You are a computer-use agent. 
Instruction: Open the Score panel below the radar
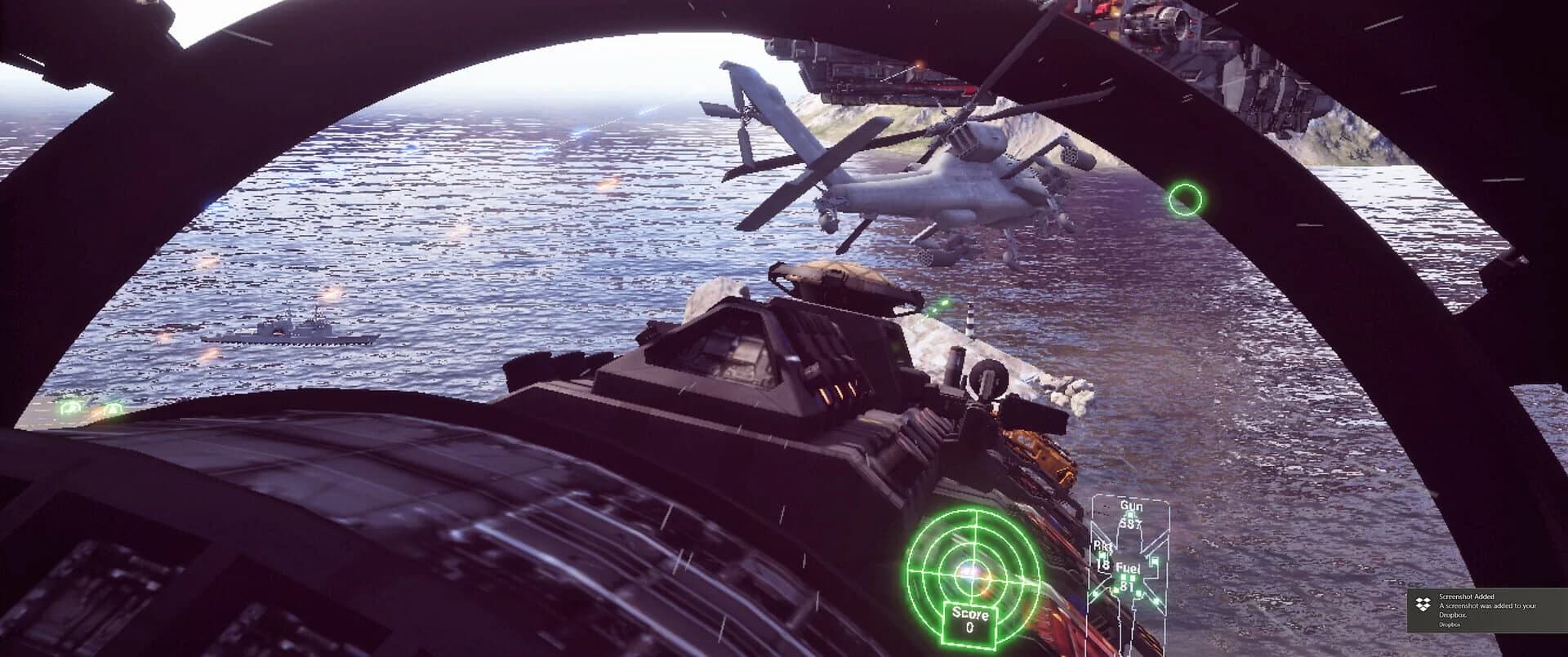pyautogui.click(x=969, y=624)
